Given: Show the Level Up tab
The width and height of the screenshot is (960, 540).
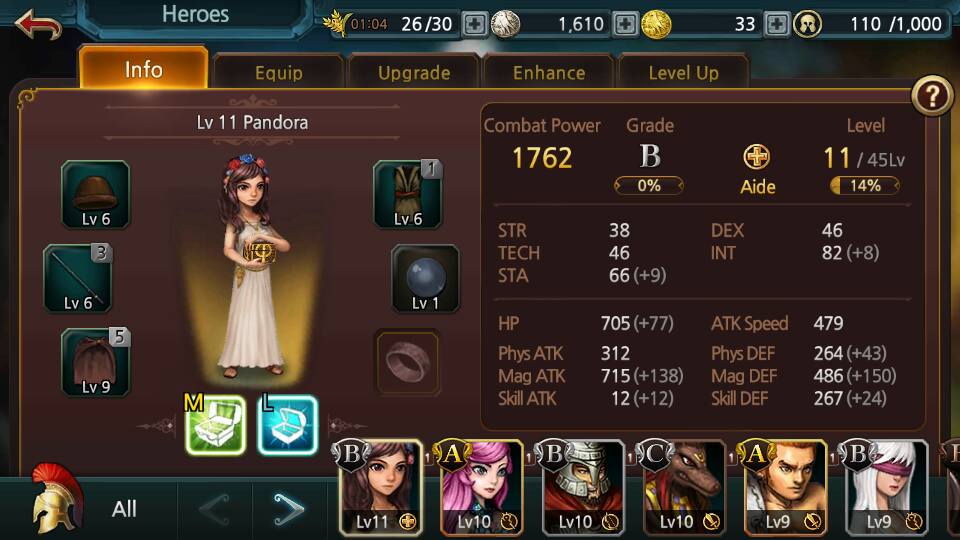Looking at the screenshot, I should click(683, 73).
